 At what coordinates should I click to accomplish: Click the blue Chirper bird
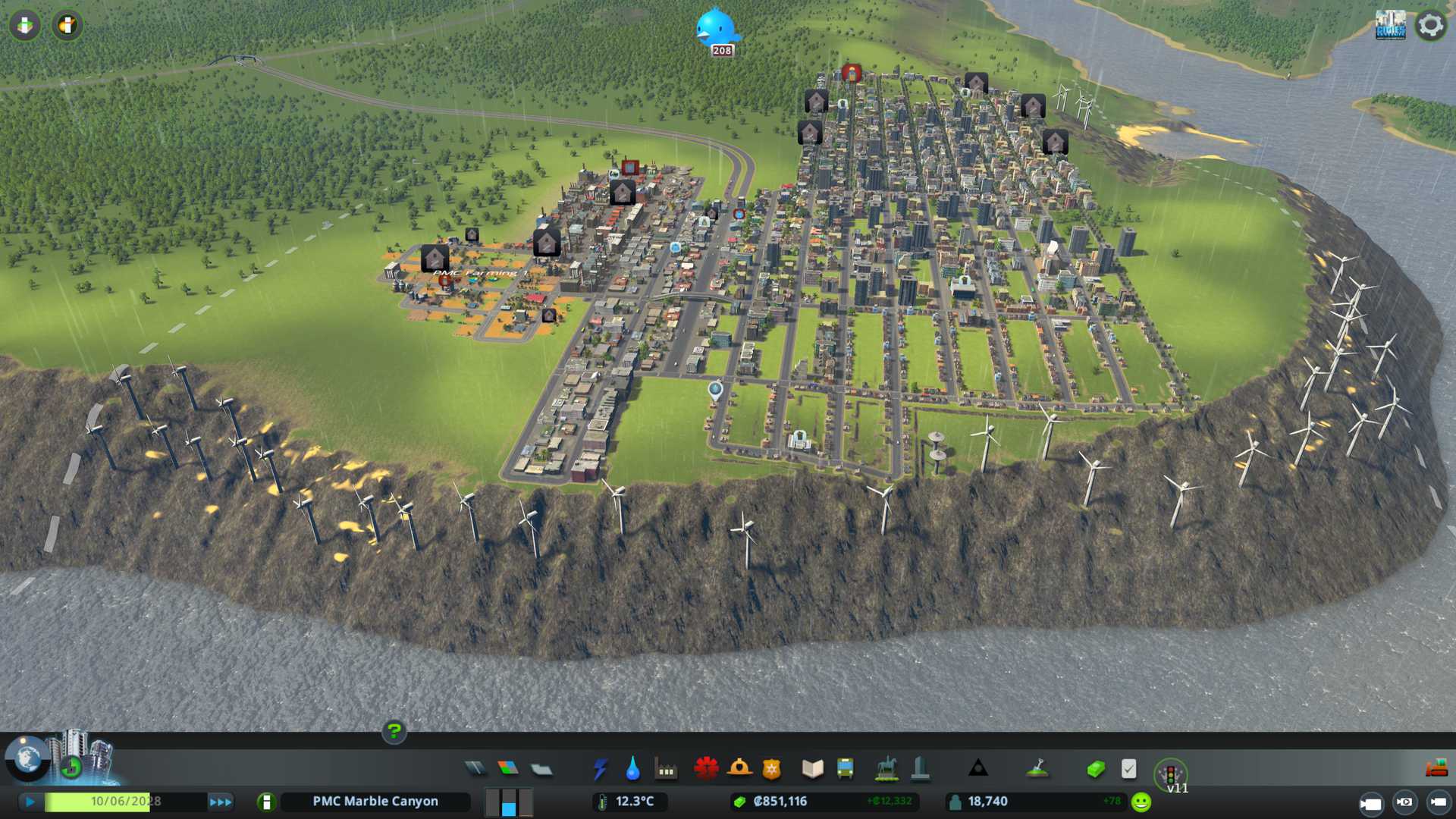pyautogui.click(x=715, y=27)
